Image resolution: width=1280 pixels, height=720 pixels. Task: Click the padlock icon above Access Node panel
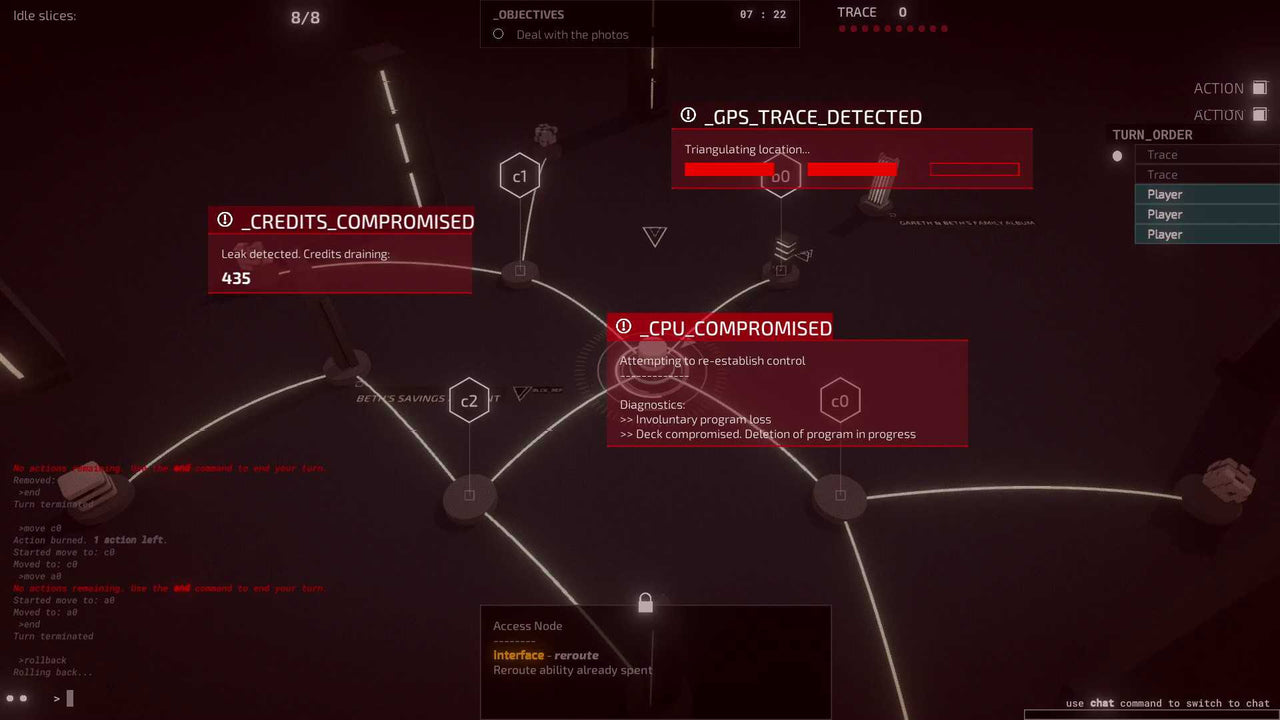(644, 602)
